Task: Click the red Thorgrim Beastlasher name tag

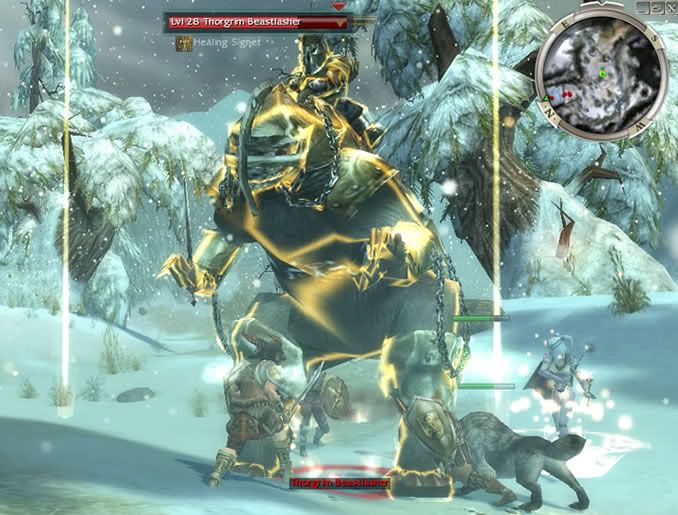Action: click(338, 483)
